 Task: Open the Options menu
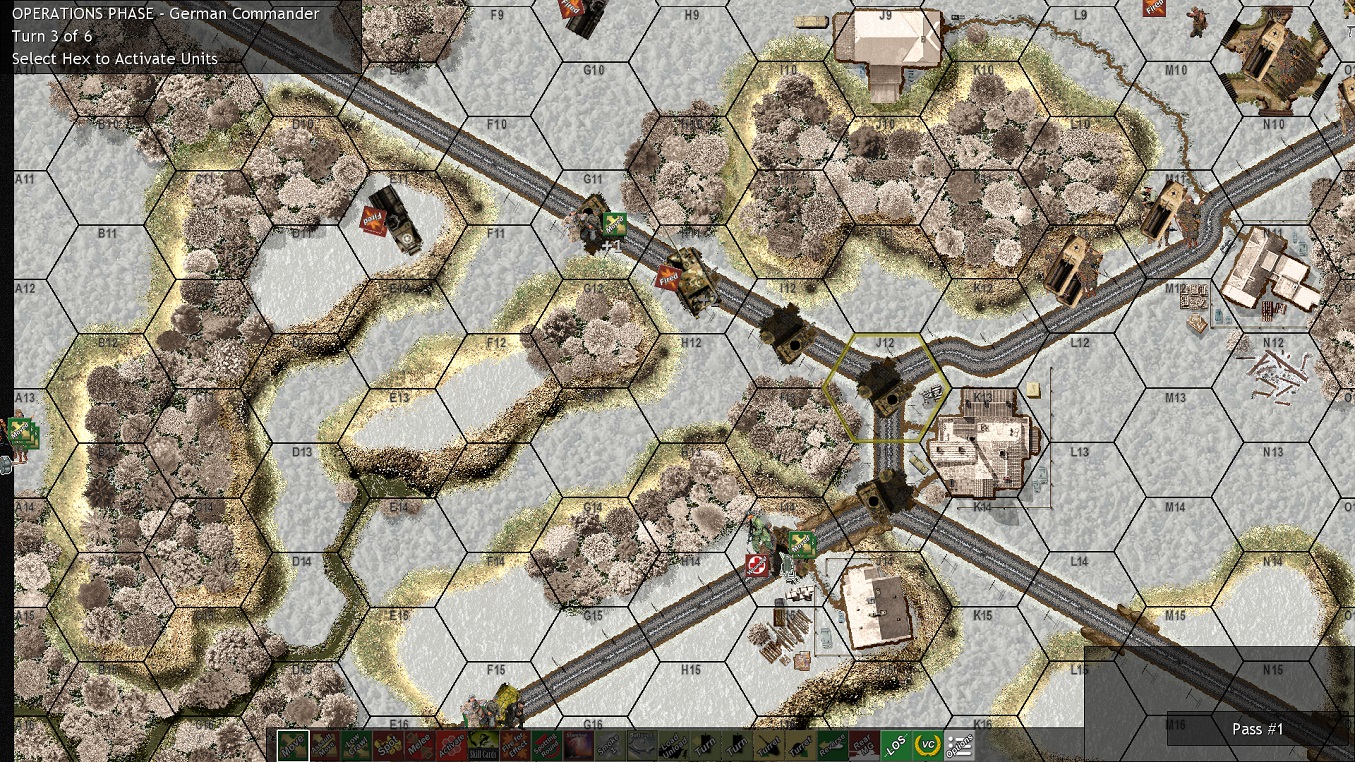[959, 745]
